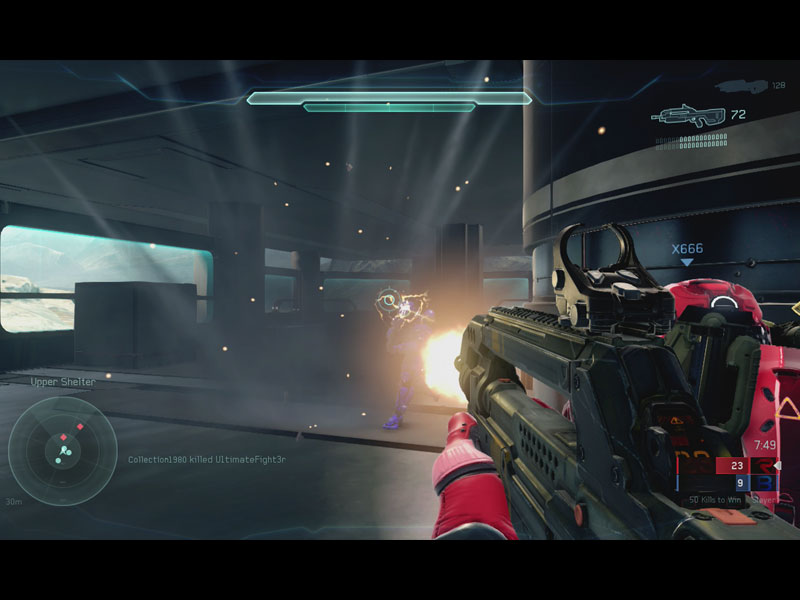Select the equipped assault rifle icon
The height and width of the screenshot is (600, 800).
click(688, 116)
